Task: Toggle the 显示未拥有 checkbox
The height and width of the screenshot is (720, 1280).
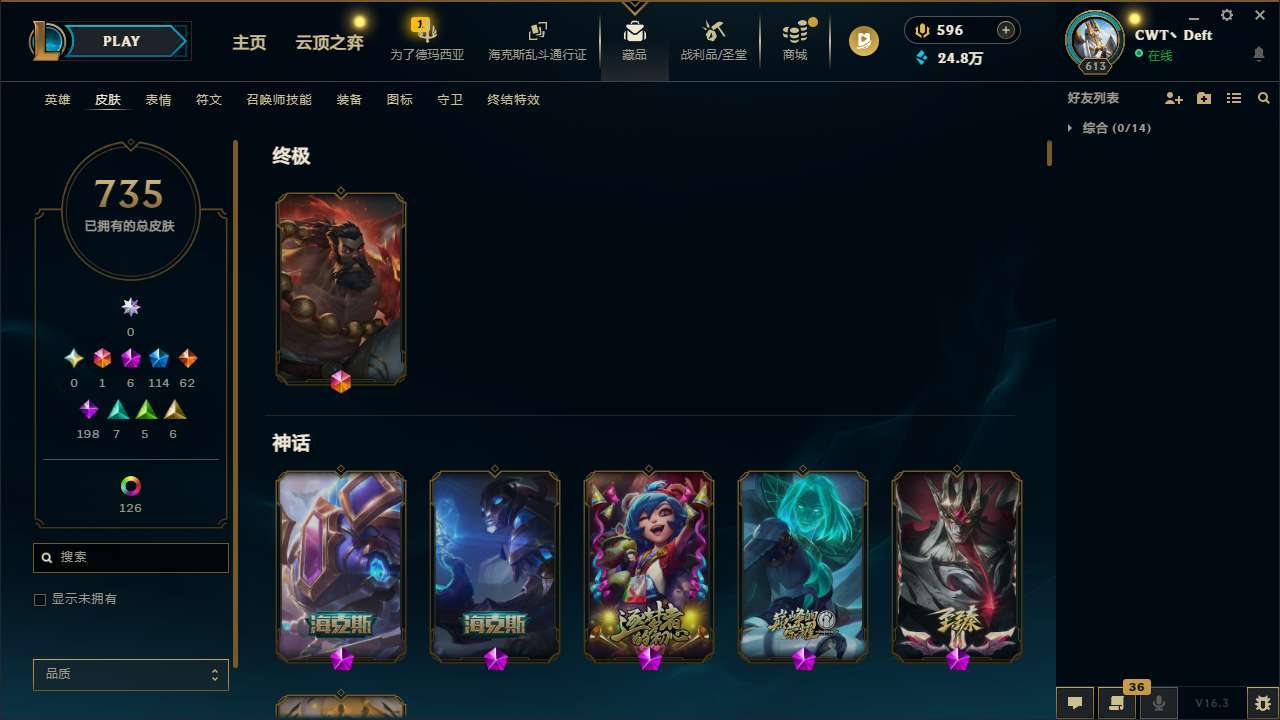Action: coord(40,599)
